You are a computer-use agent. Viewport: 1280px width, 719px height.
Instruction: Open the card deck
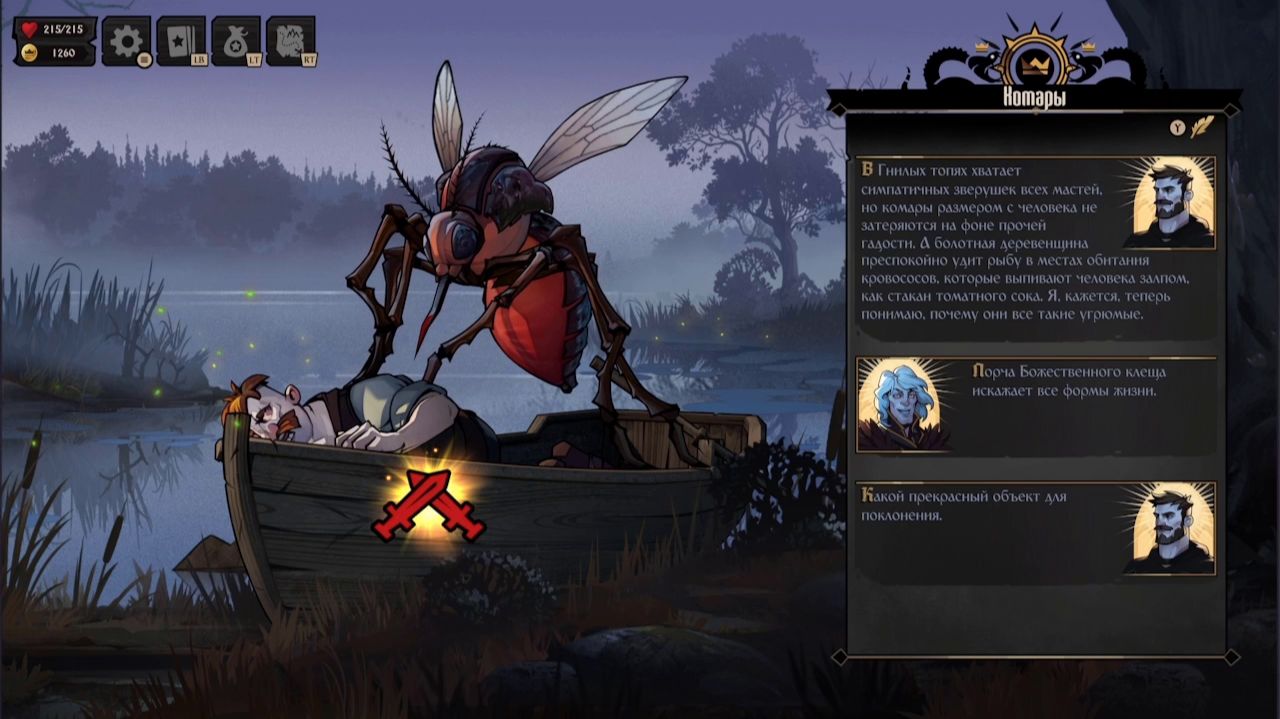(x=180, y=41)
